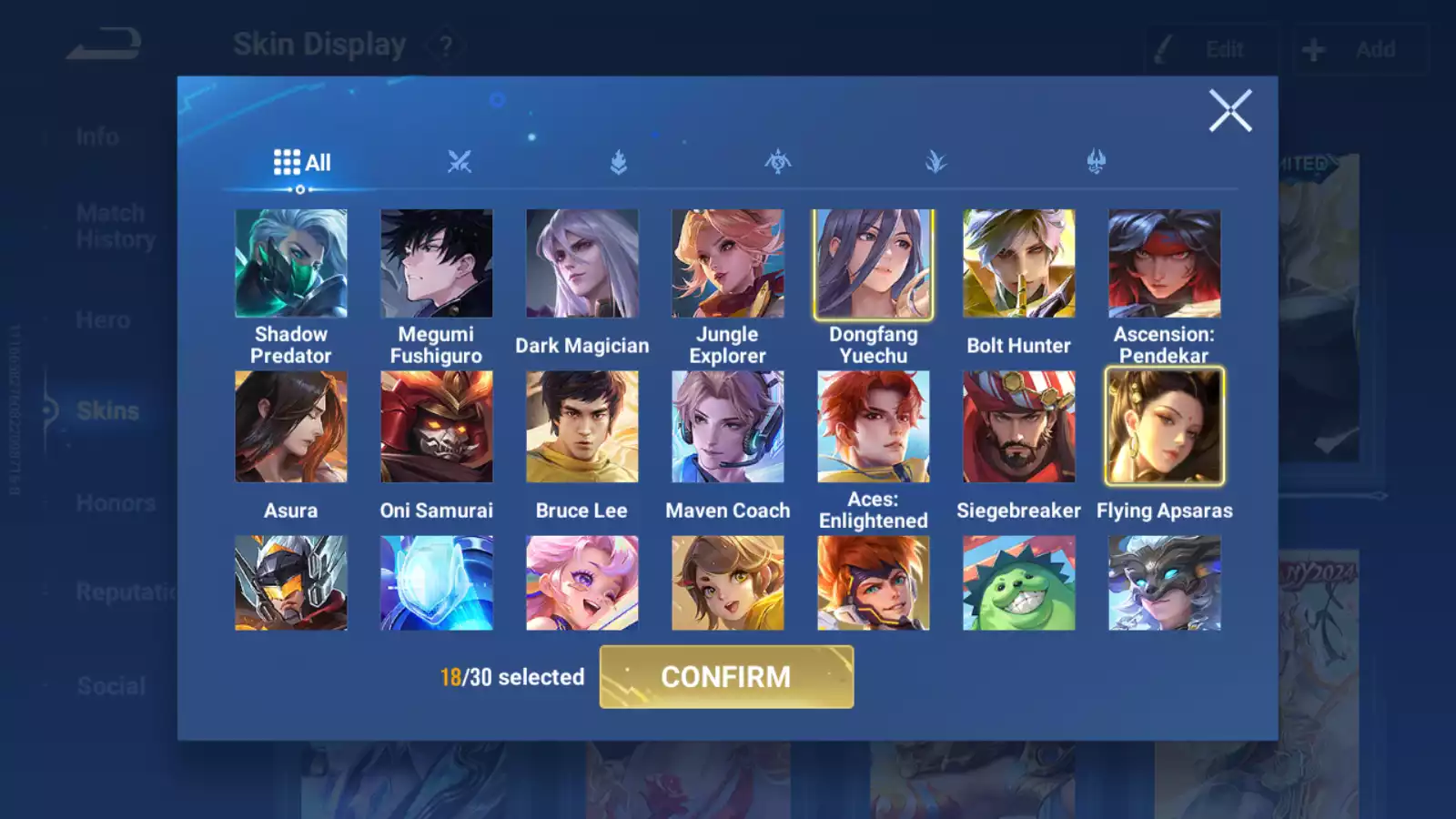
Task: Select the Oni Samurai skin
Action: 437,427
